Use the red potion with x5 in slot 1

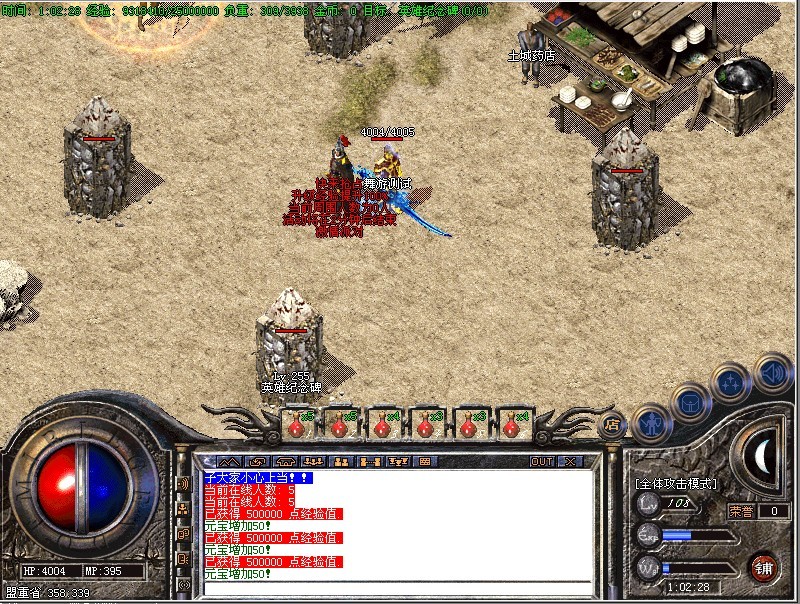(x=297, y=424)
